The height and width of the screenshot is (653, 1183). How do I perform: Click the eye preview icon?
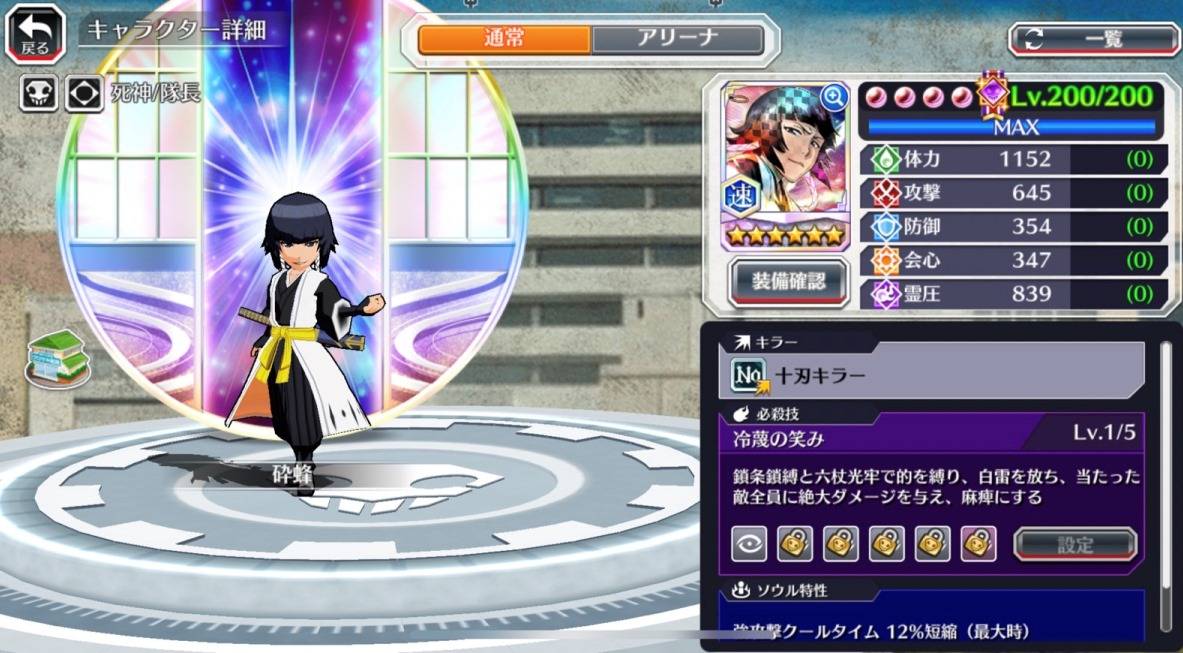point(749,544)
